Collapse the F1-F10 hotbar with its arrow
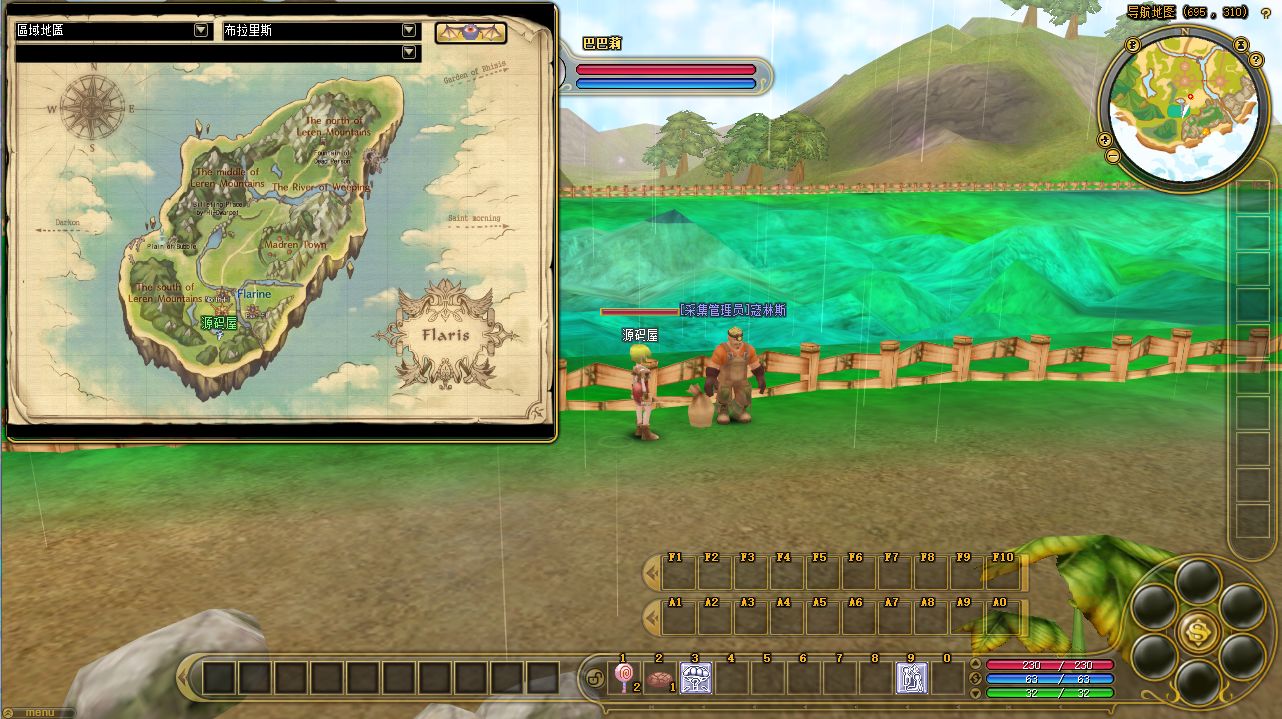Image resolution: width=1282 pixels, height=719 pixels. coord(652,573)
